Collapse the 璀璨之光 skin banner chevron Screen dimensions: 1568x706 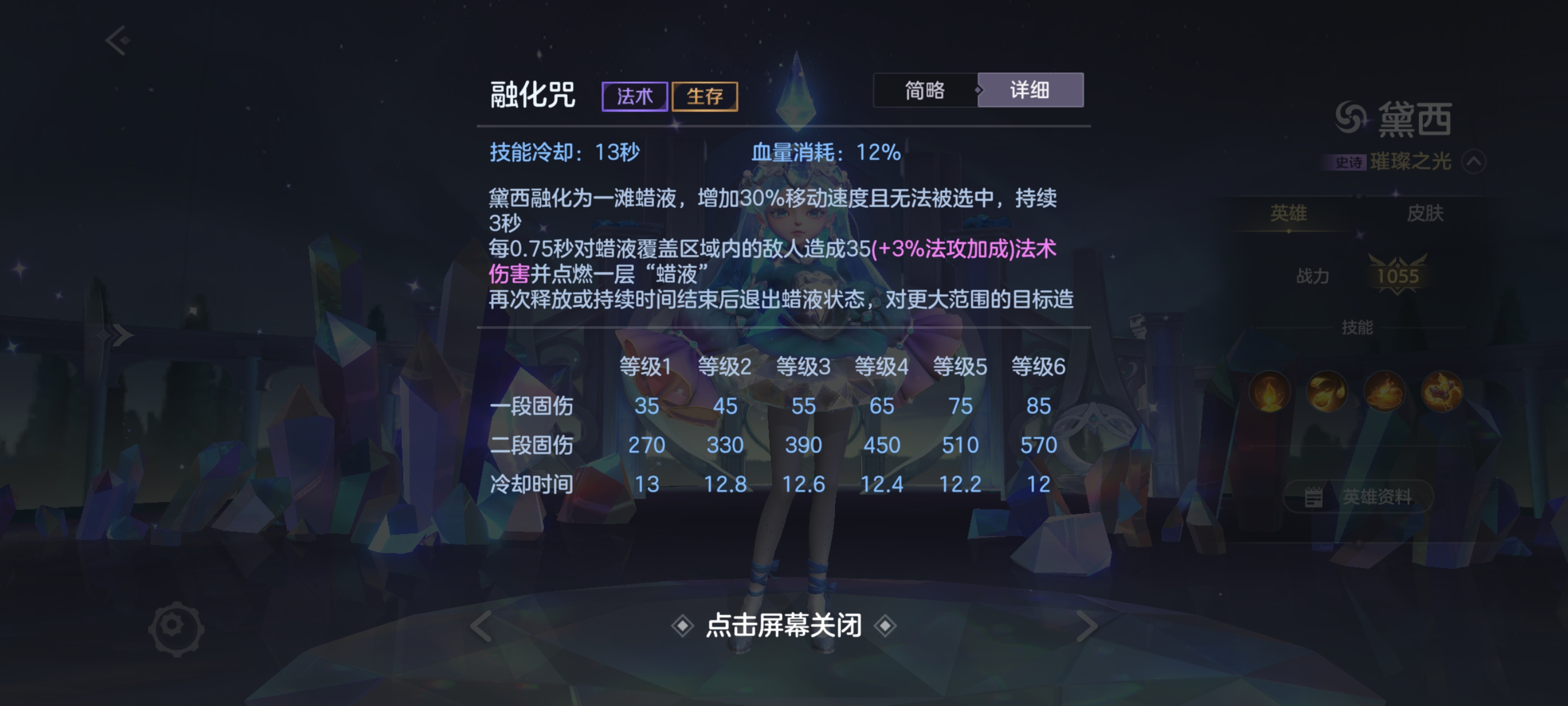[x=1474, y=161]
